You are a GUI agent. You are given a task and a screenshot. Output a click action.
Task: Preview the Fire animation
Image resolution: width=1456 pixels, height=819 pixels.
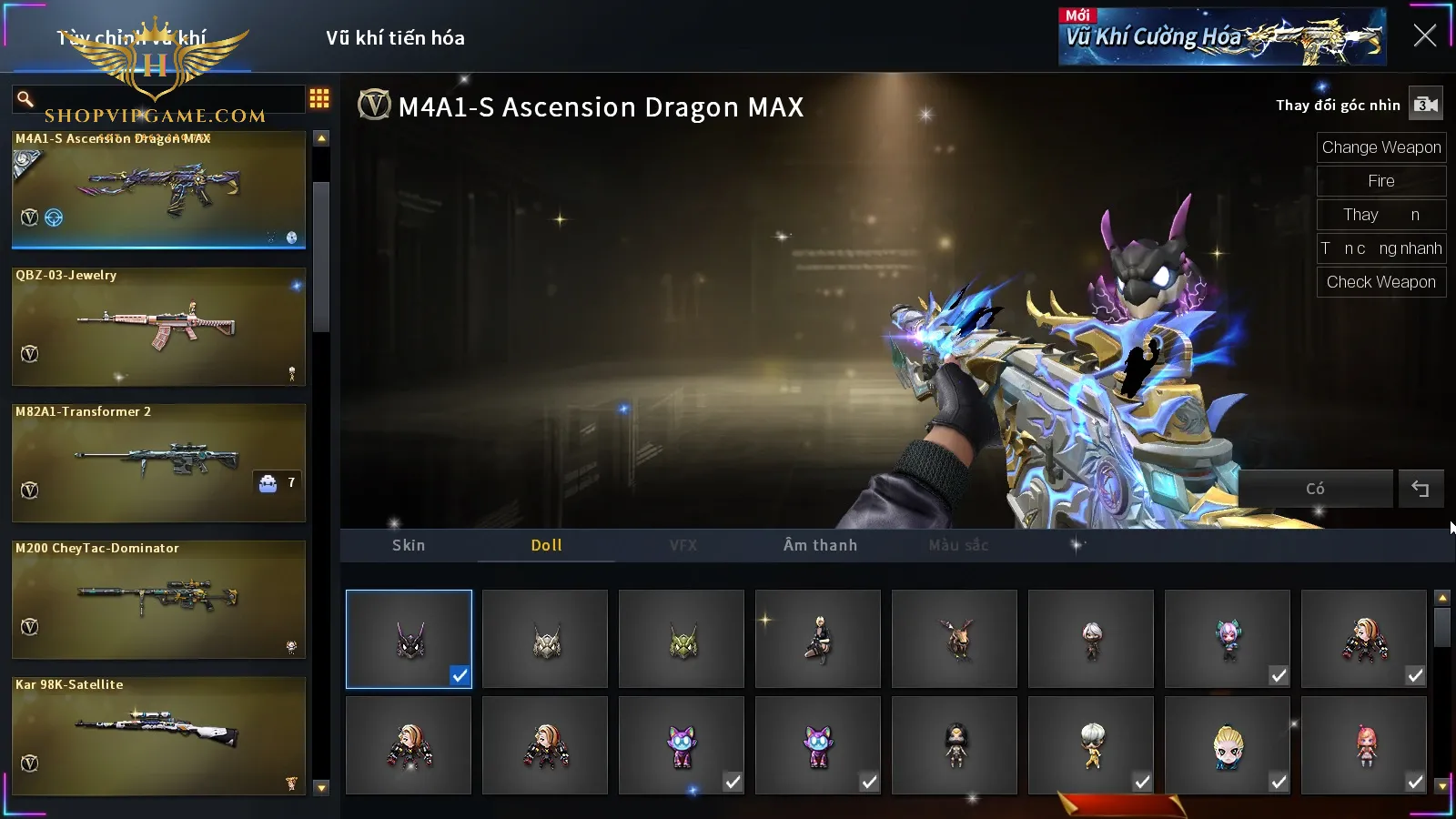1380,181
